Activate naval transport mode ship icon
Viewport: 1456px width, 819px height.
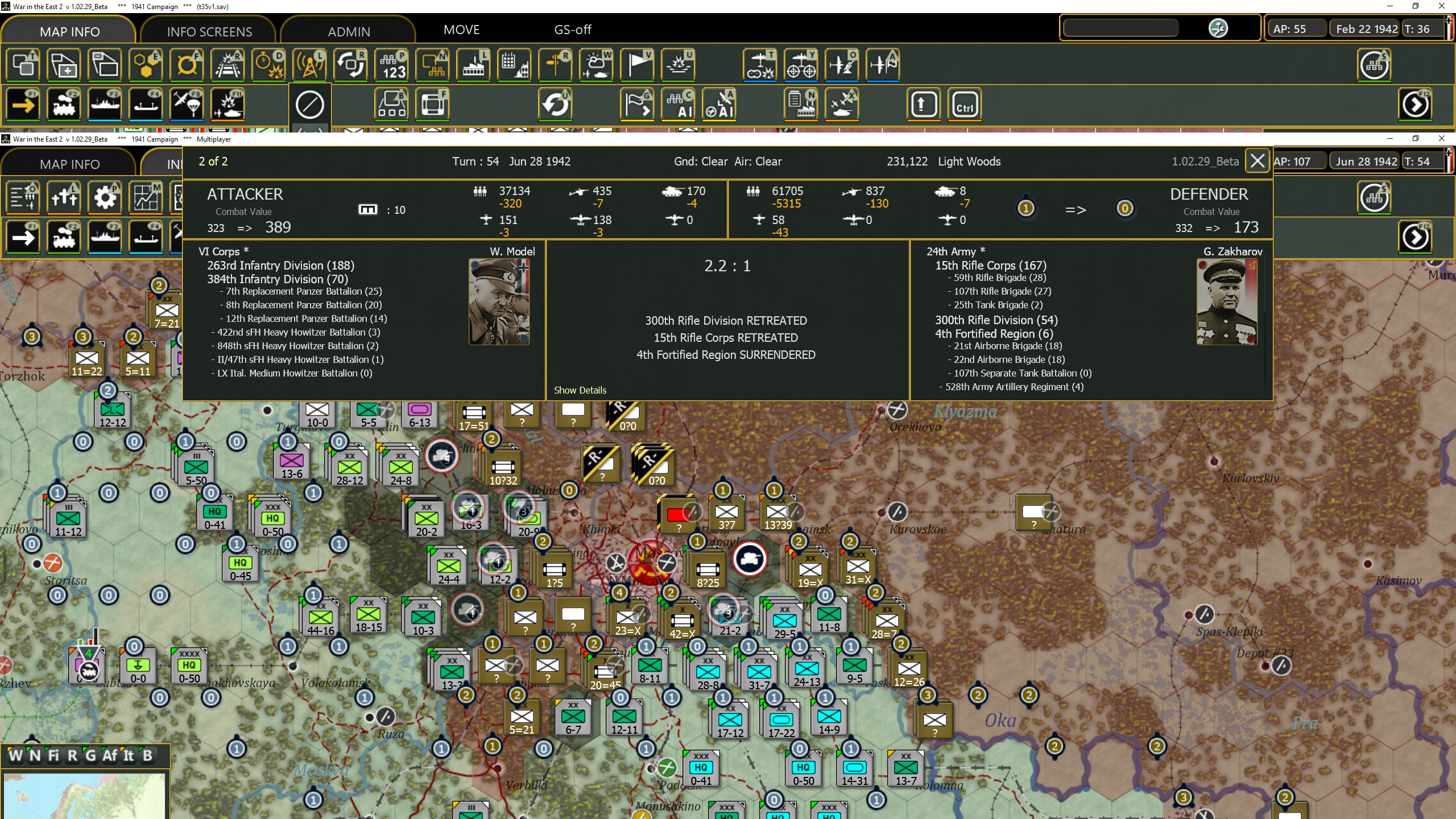click(x=105, y=104)
